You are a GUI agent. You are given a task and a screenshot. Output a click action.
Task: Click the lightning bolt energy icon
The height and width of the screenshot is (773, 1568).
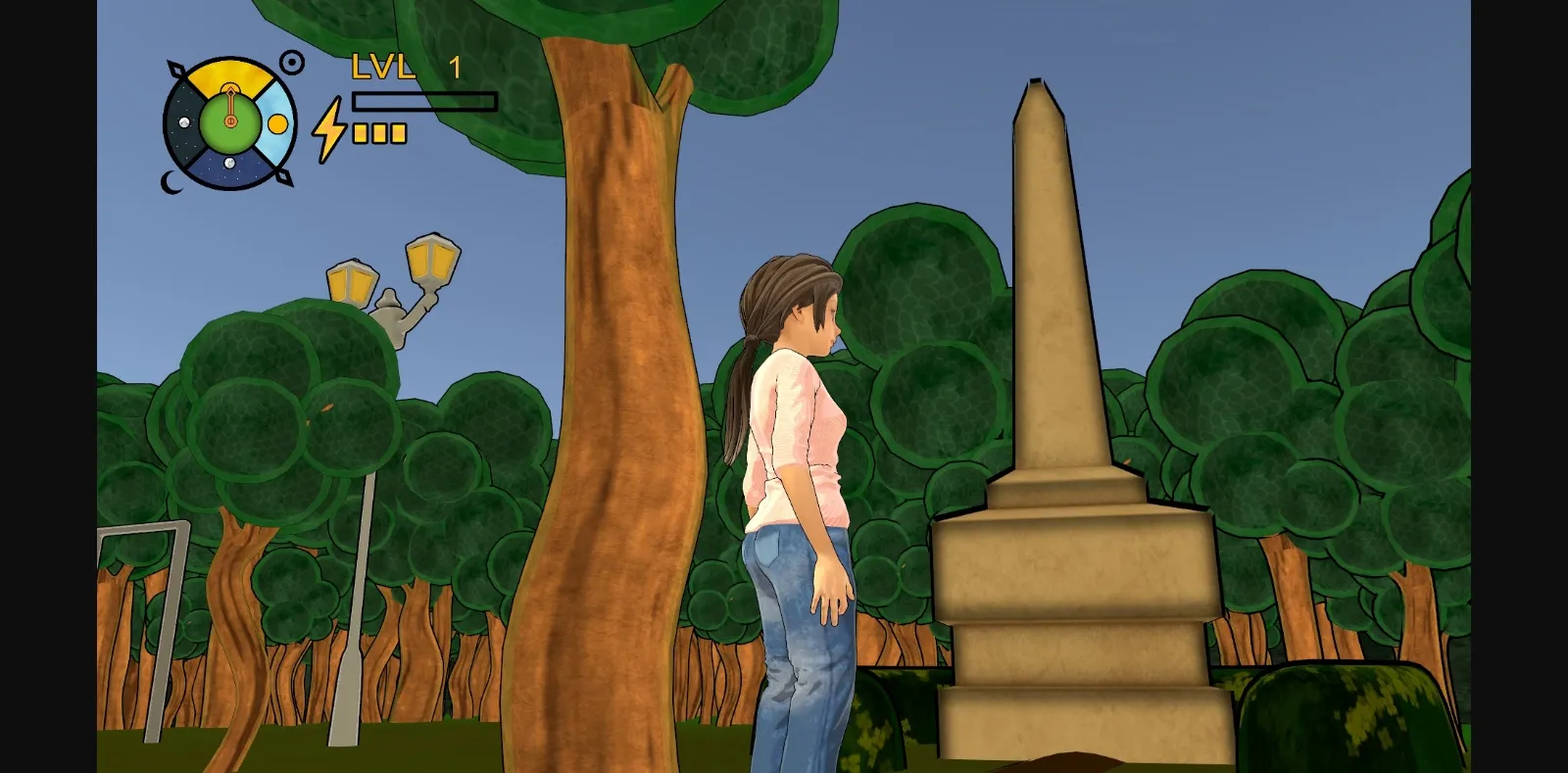click(x=328, y=131)
